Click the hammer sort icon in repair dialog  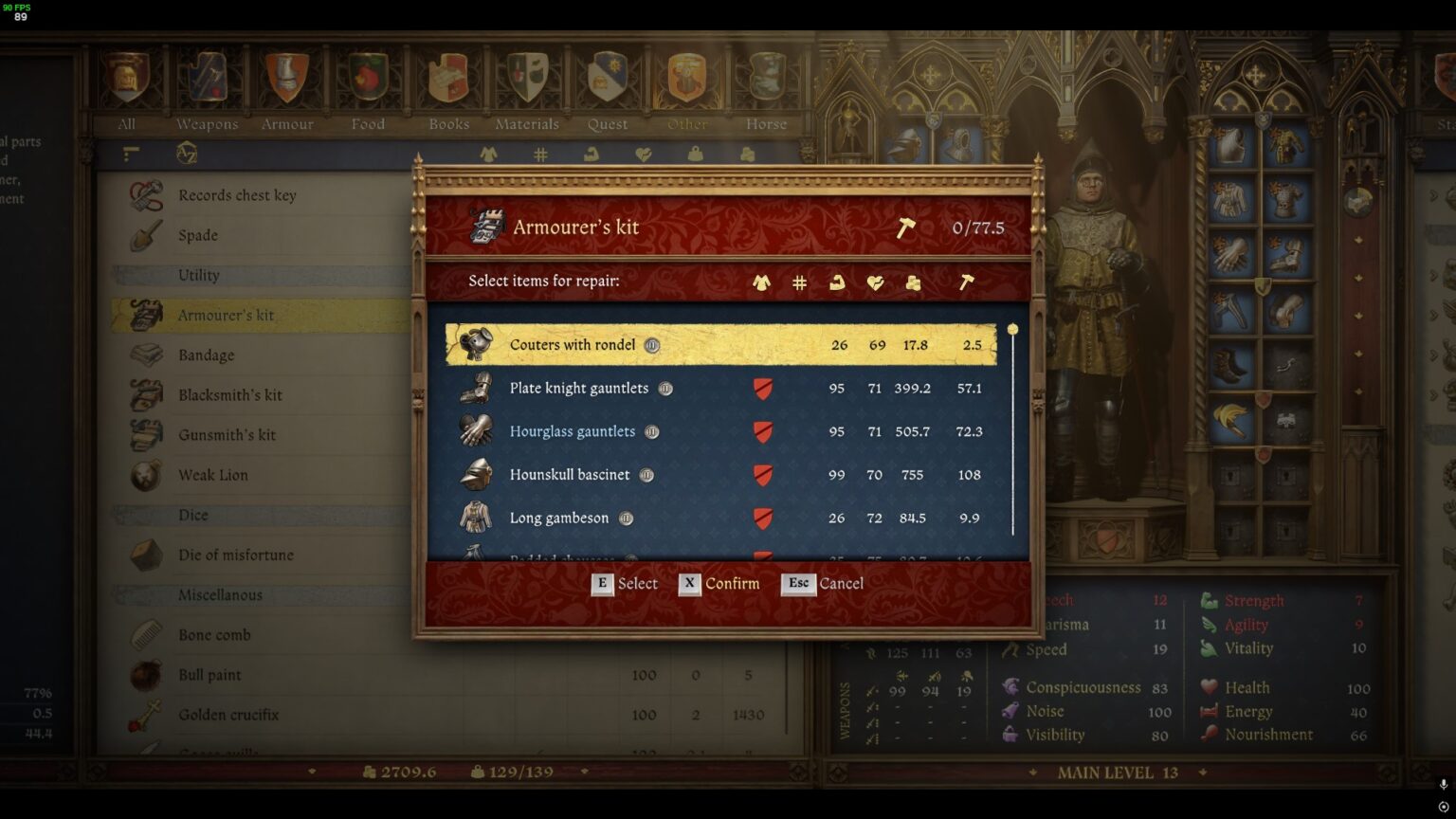967,282
